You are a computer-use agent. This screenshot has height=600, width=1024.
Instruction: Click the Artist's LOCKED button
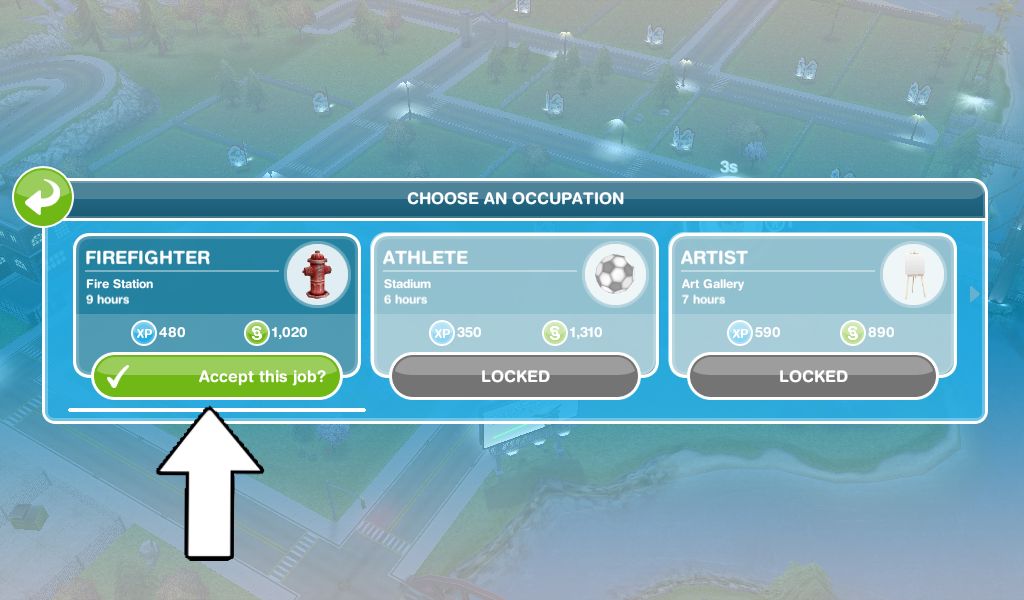pyautogui.click(x=813, y=377)
